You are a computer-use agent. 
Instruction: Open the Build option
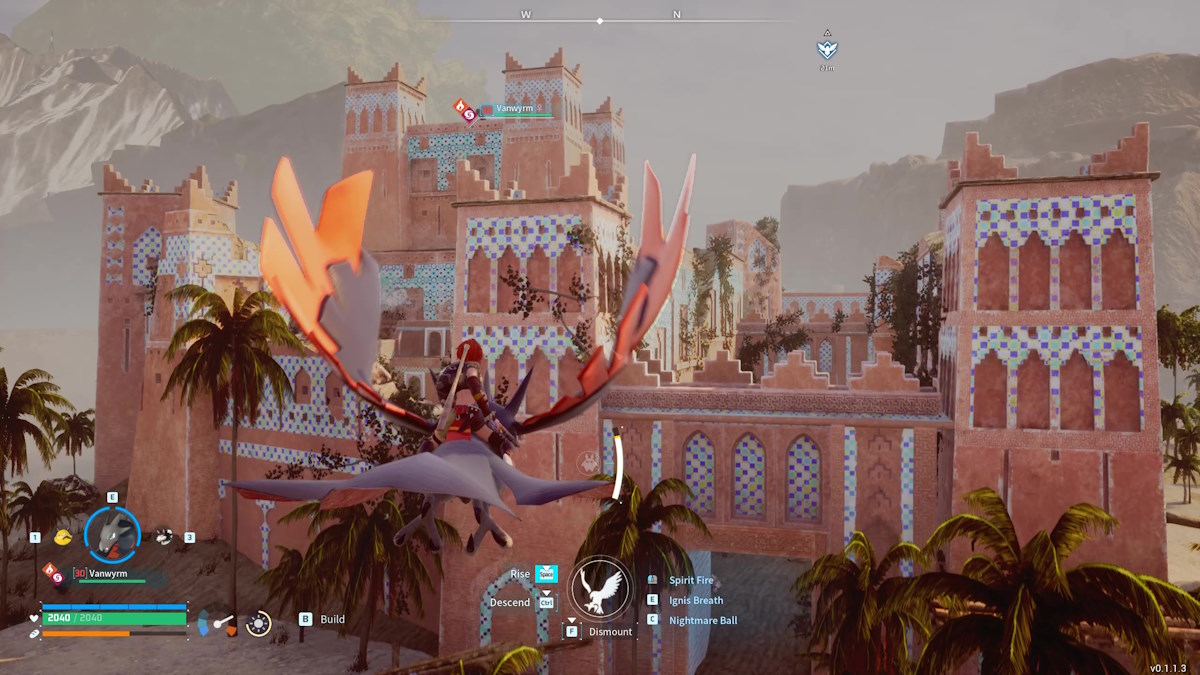[x=332, y=619]
